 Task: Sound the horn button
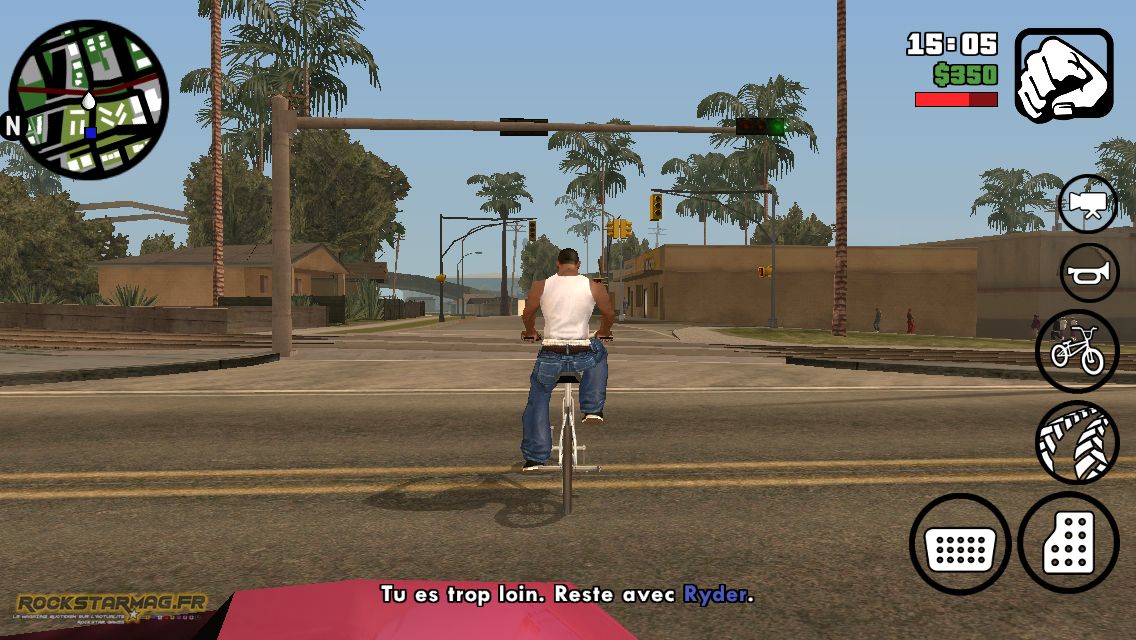(x=1088, y=272)
